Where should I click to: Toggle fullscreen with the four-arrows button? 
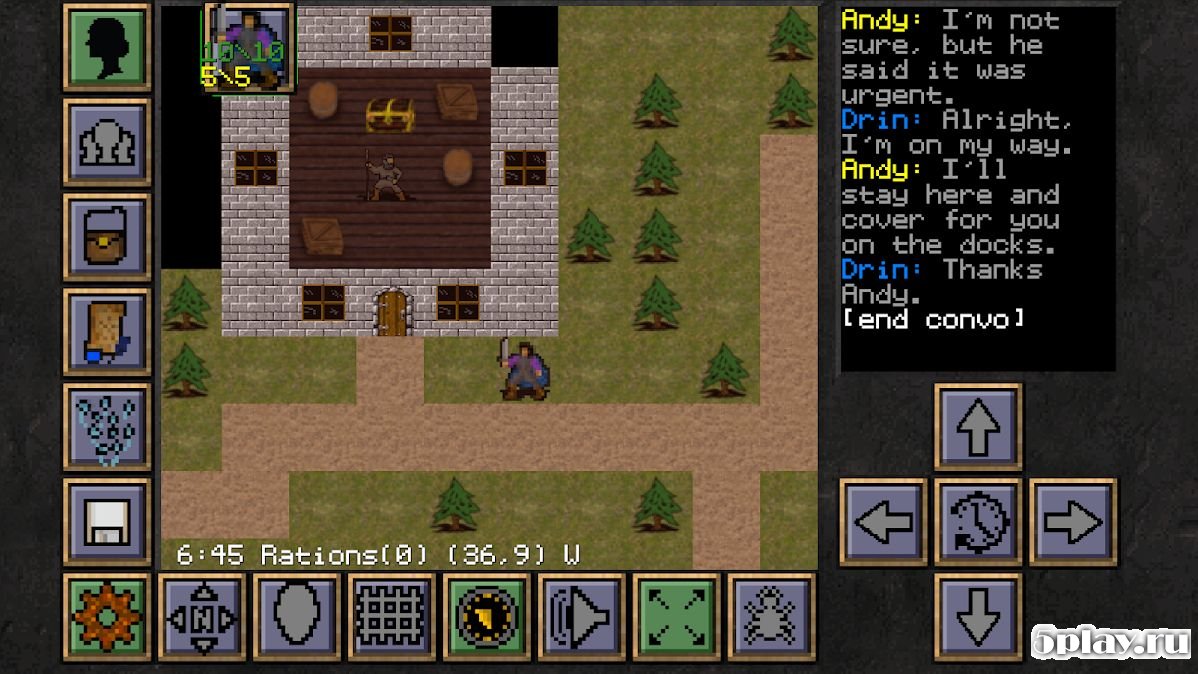point(677,617)
